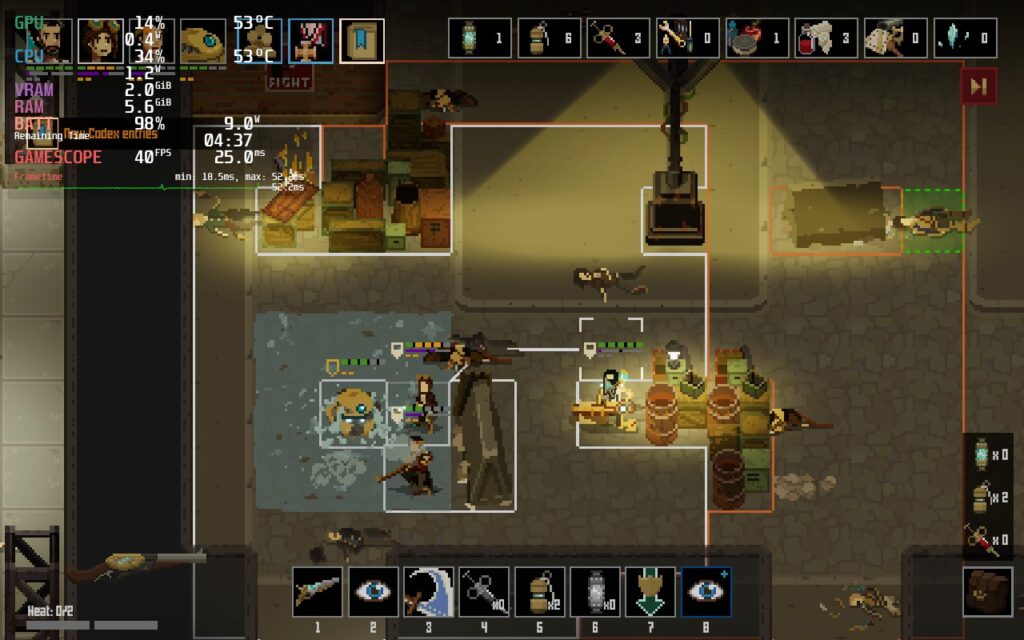Image resolution: width=1024 pixels, height=640 pixels.
Task: Activate the green down-arrow ability in slot 7
Action: pyautogui.click(x=650, y=592)
